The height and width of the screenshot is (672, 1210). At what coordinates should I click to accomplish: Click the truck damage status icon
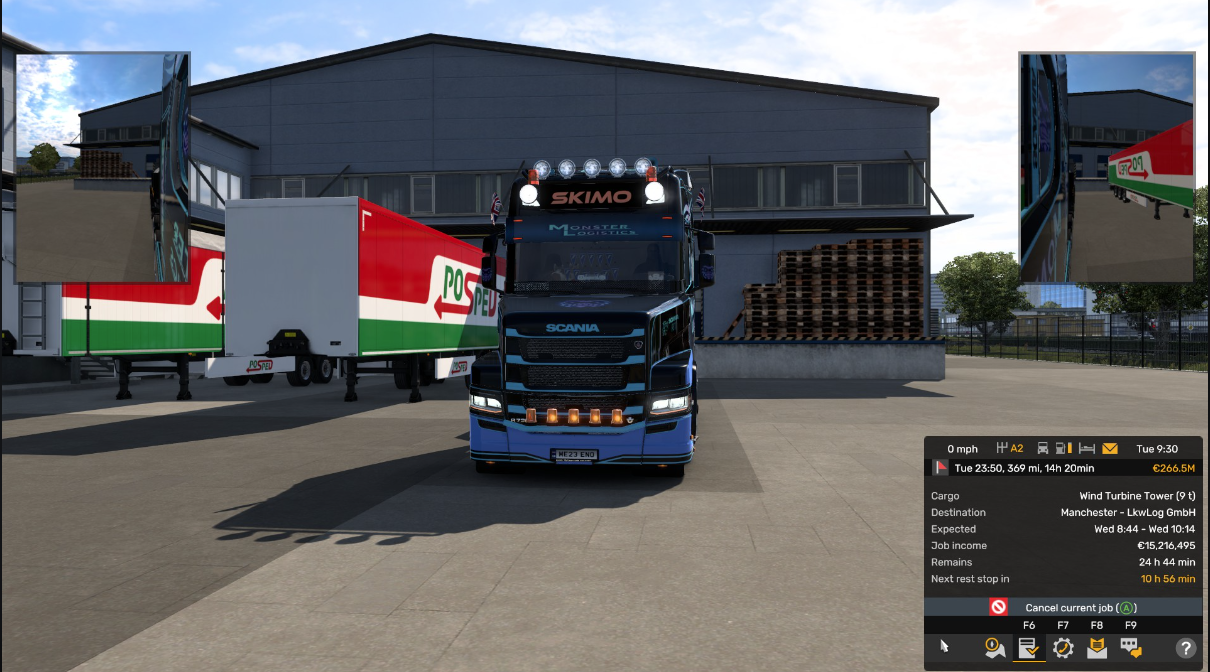[x=1043, y=449]
